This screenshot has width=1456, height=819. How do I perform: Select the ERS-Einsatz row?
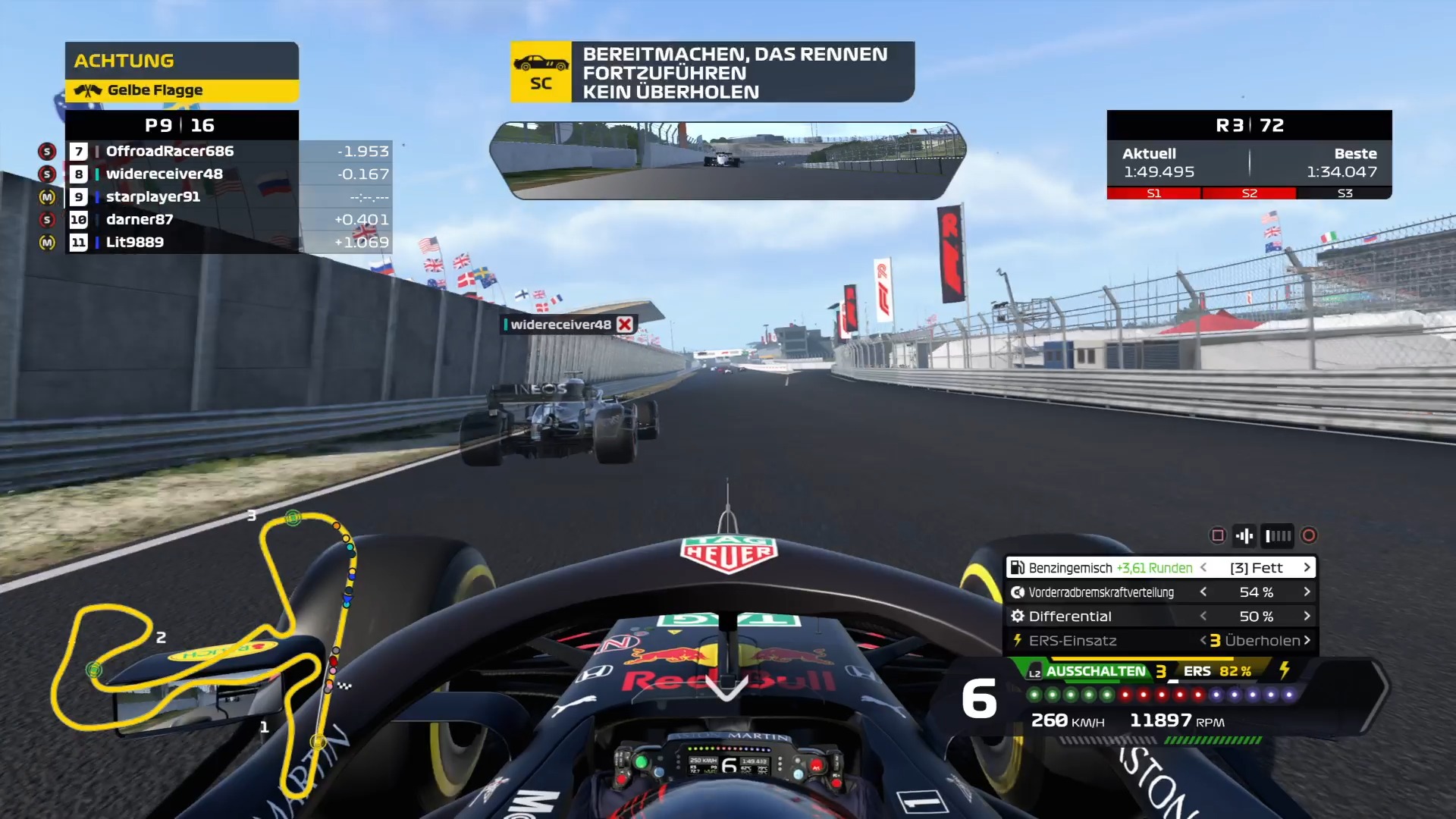(1073, 640)
